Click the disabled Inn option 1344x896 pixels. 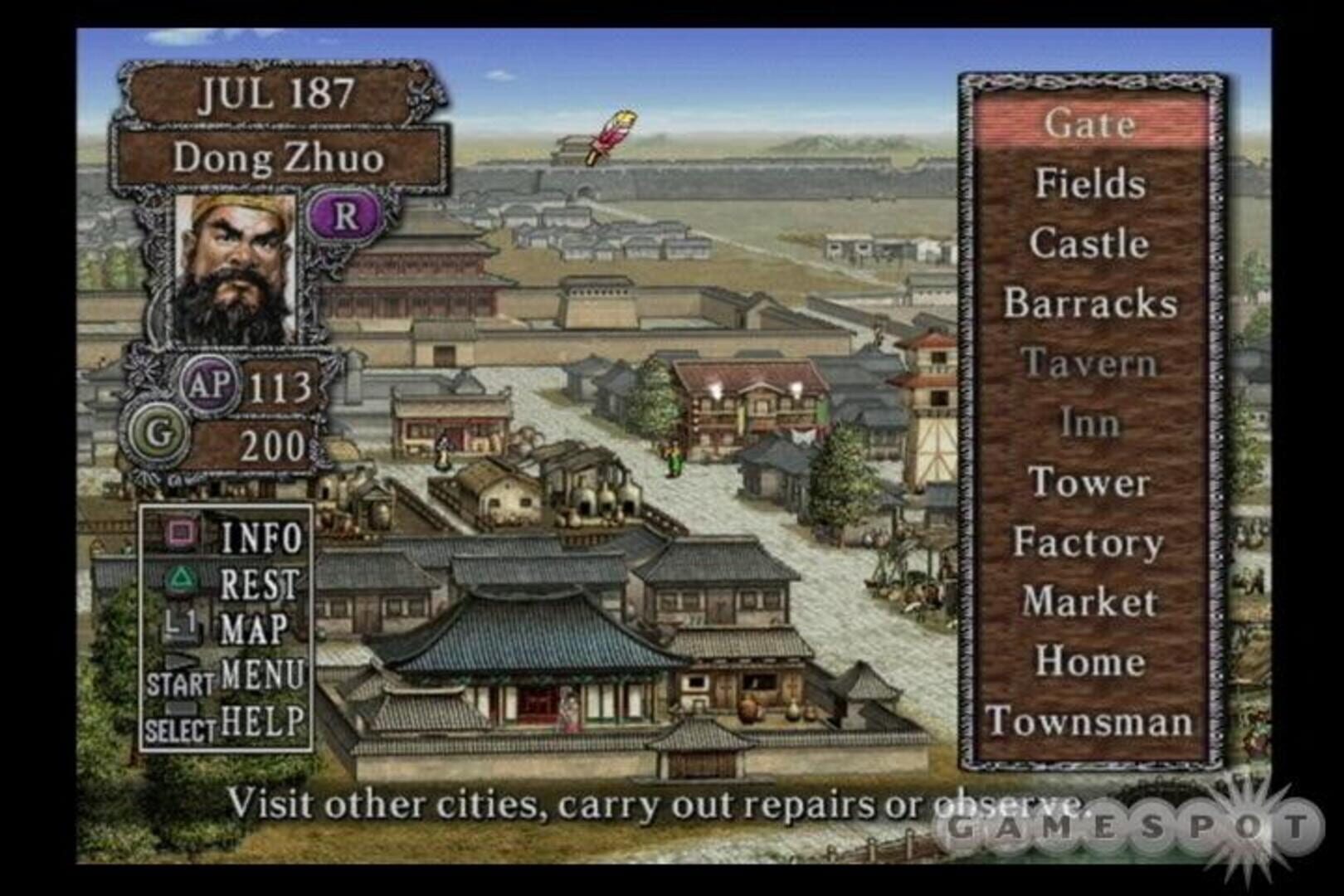tap(1089, 423)
